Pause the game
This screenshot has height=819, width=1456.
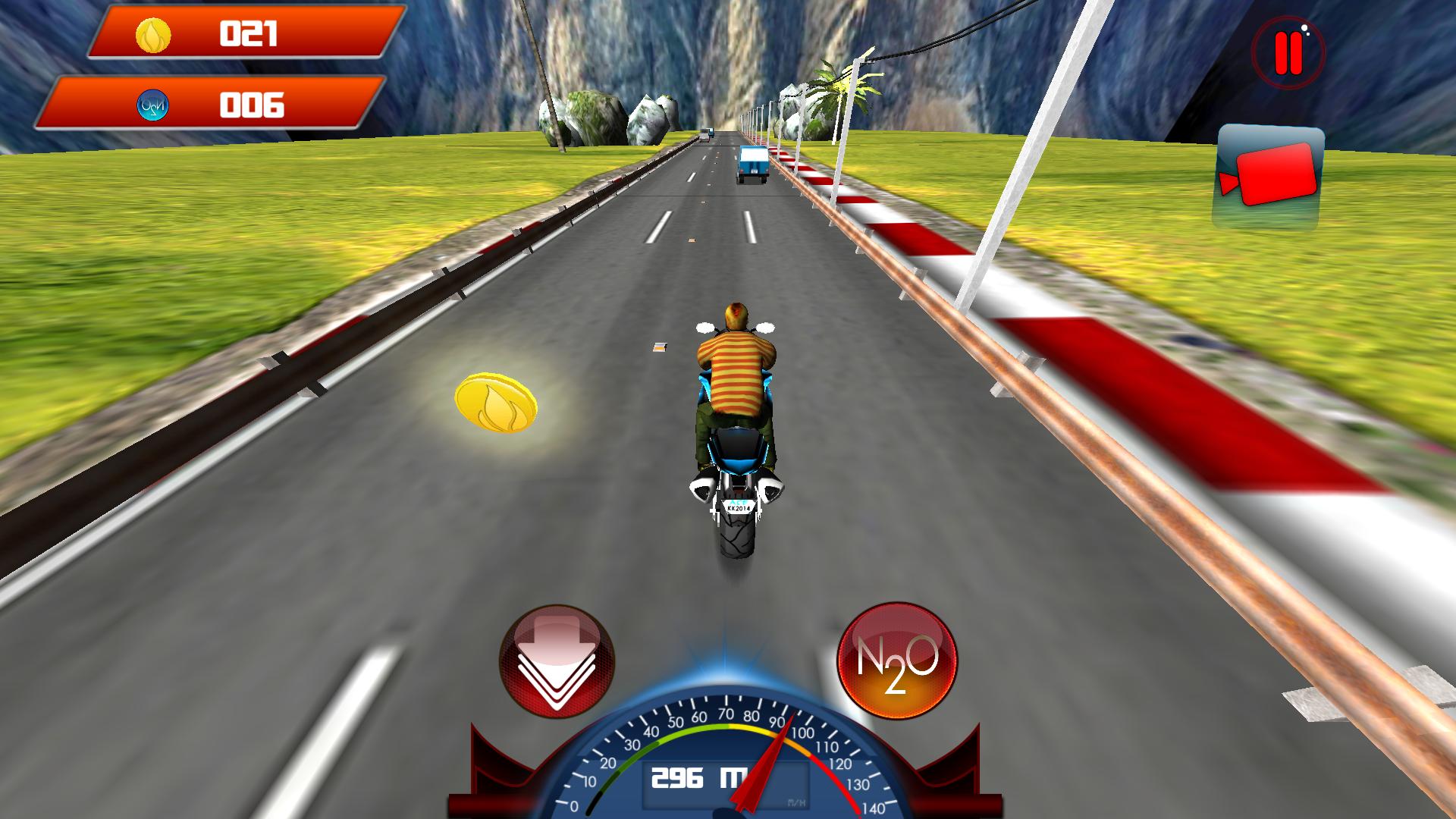coord(1288,51)
